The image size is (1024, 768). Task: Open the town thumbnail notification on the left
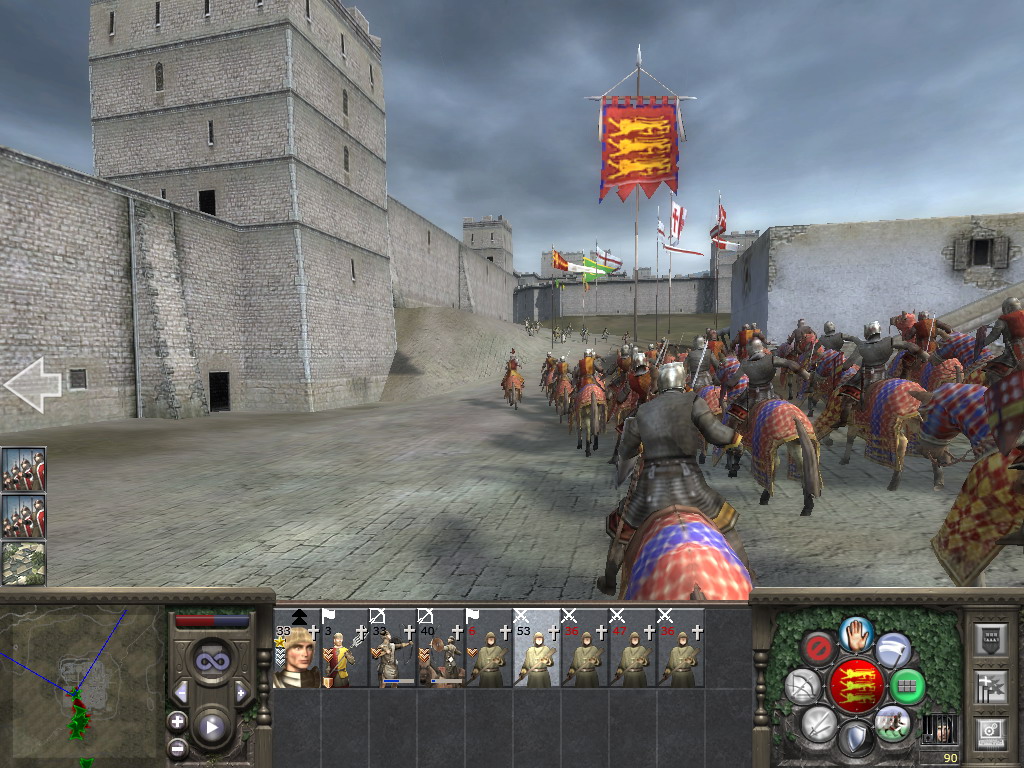pyautogui.click(x=23, y=562)
